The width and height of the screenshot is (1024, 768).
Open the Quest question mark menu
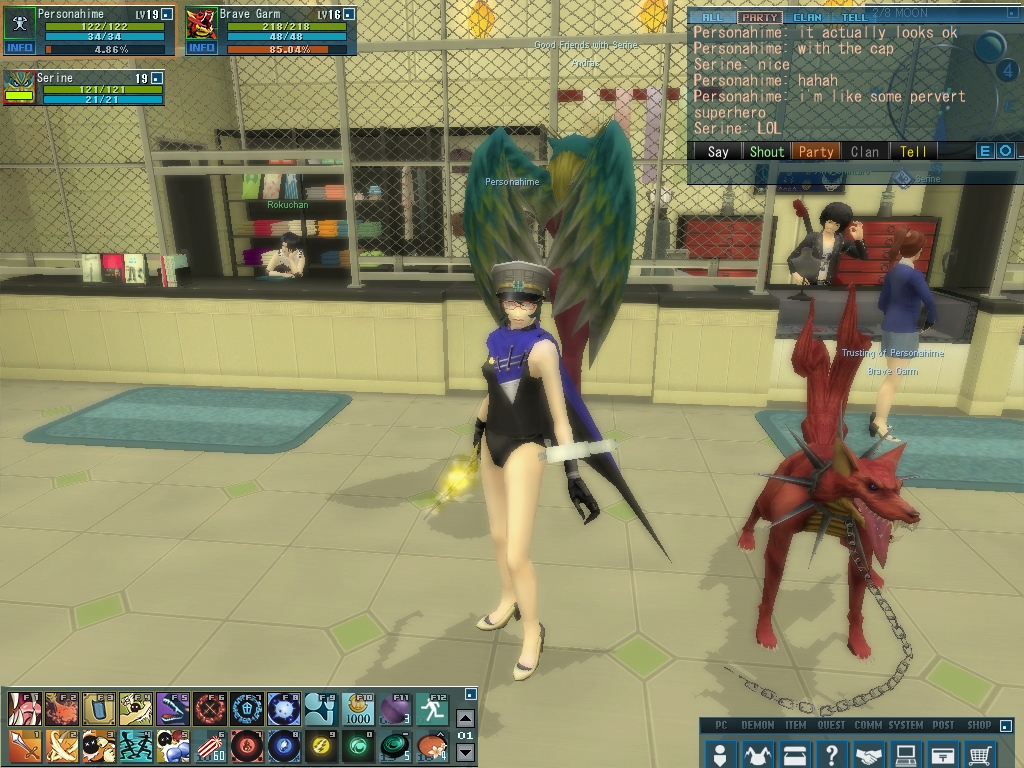[831, 754]
